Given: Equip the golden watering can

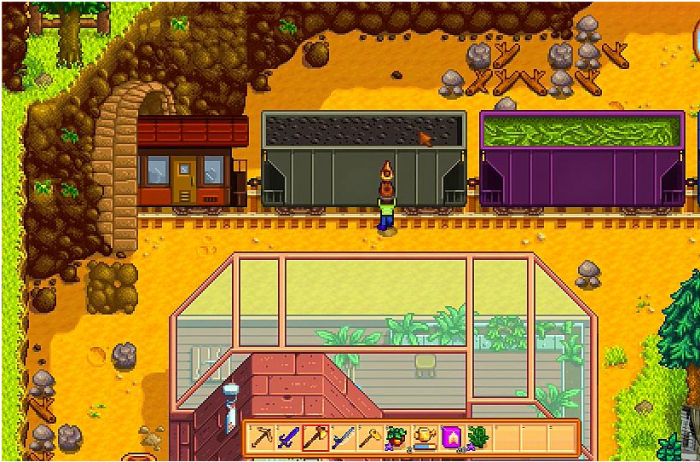Looking at the screenshot, I should 424,437.
